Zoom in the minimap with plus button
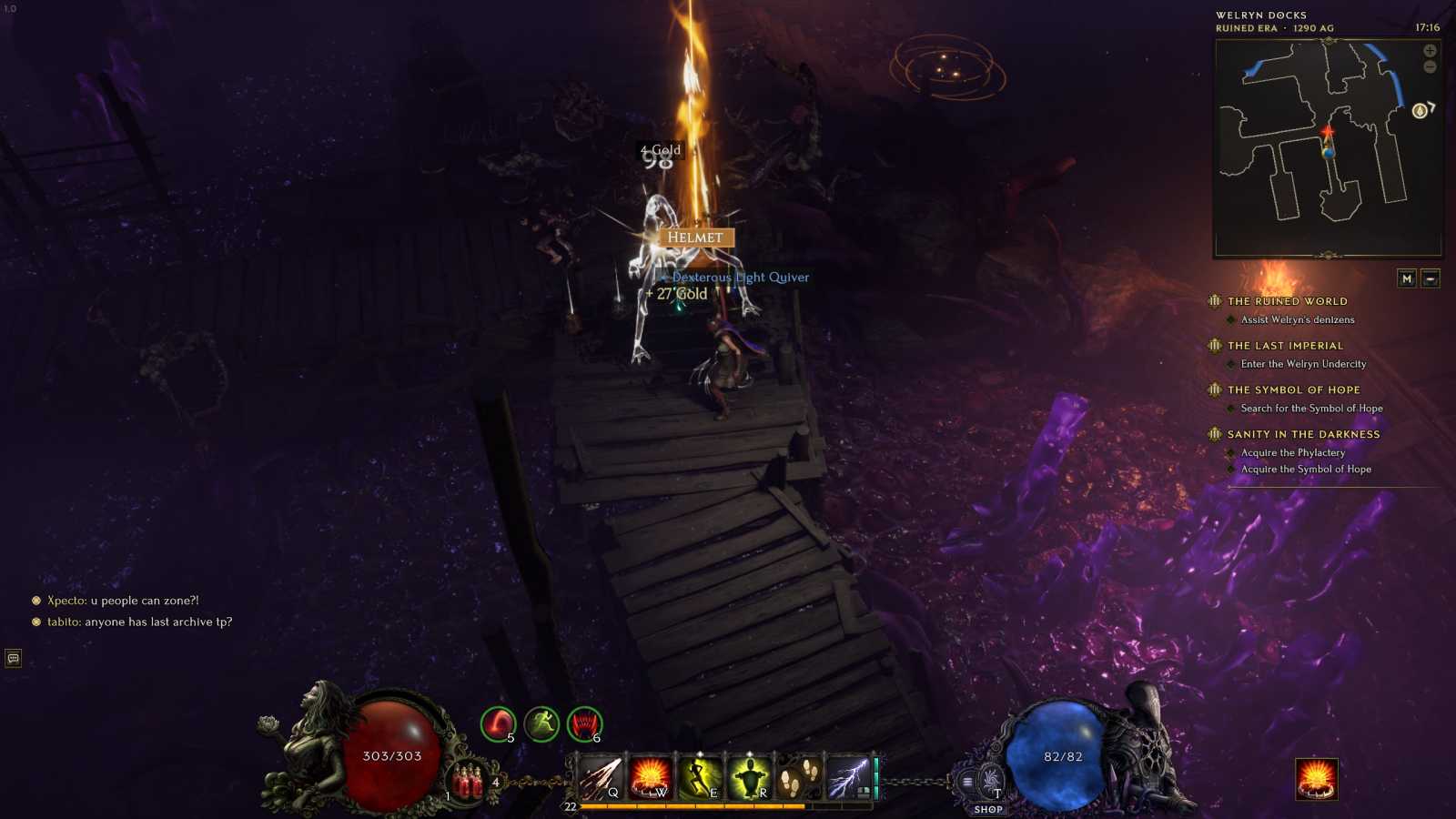 click(x=1430, y=51)
